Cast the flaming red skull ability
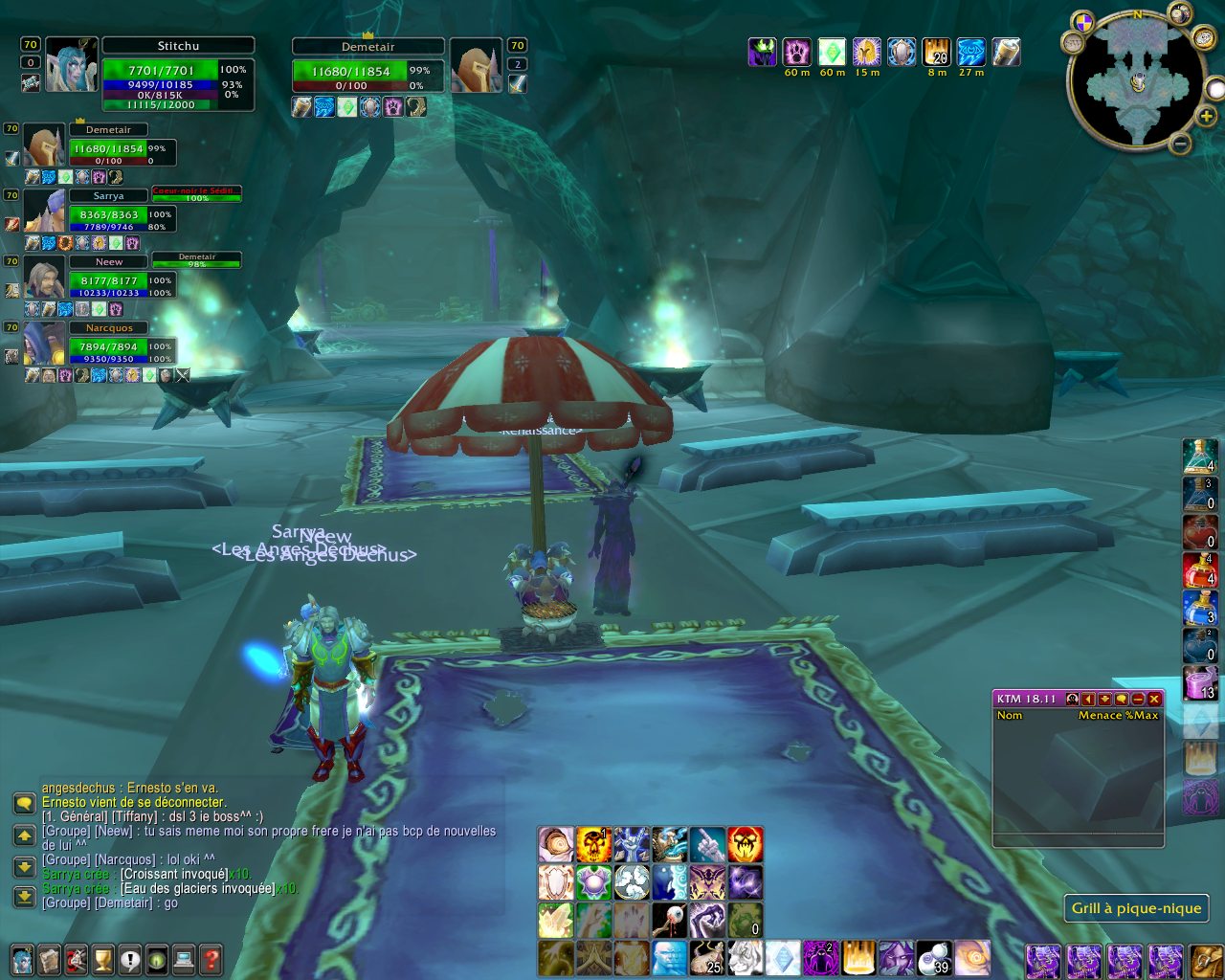This screenshot has height=980, width=1225. pos(746,845)
